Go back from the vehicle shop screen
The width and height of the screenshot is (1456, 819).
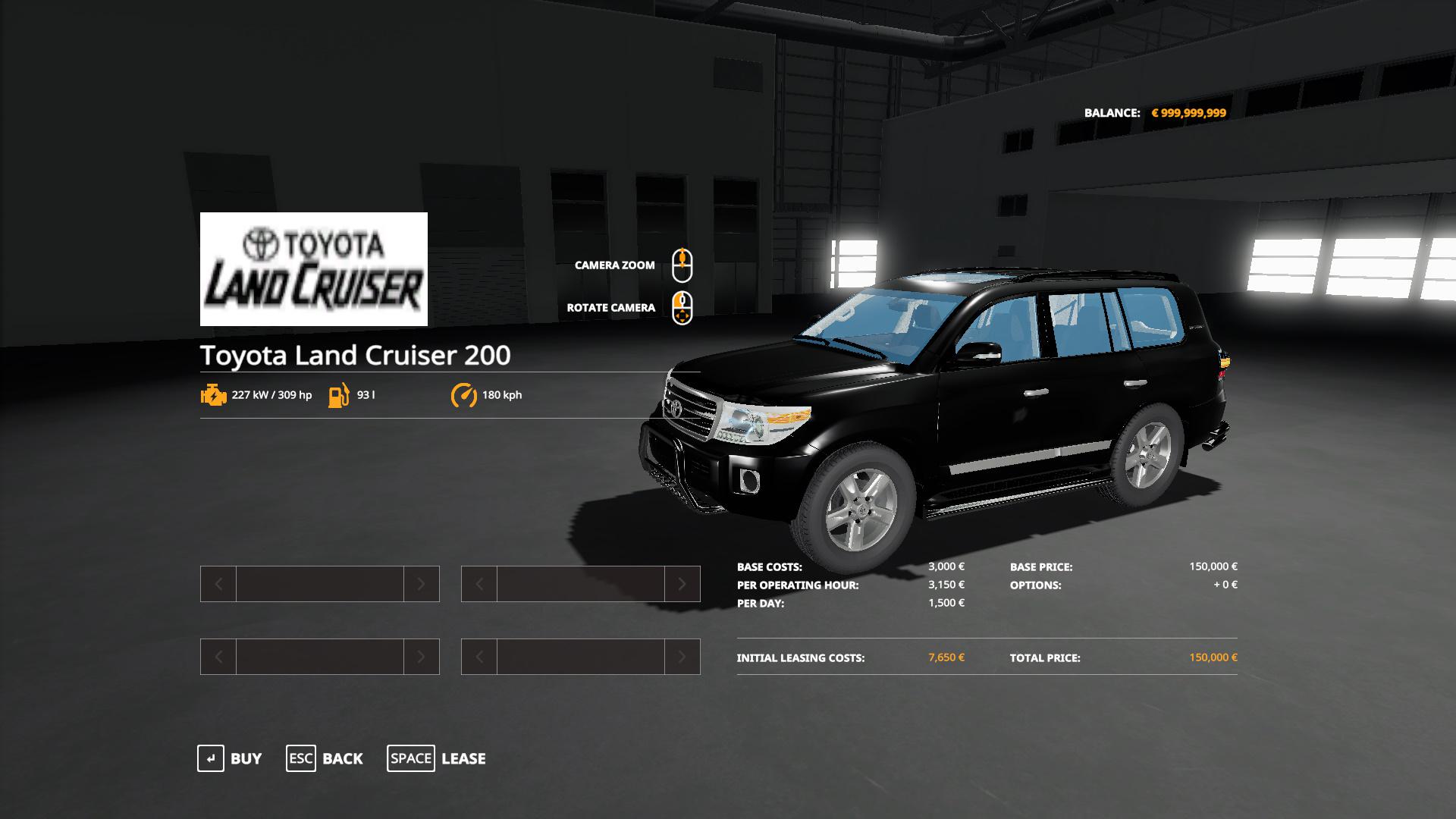pyautogui.click(x=325, y=758)
